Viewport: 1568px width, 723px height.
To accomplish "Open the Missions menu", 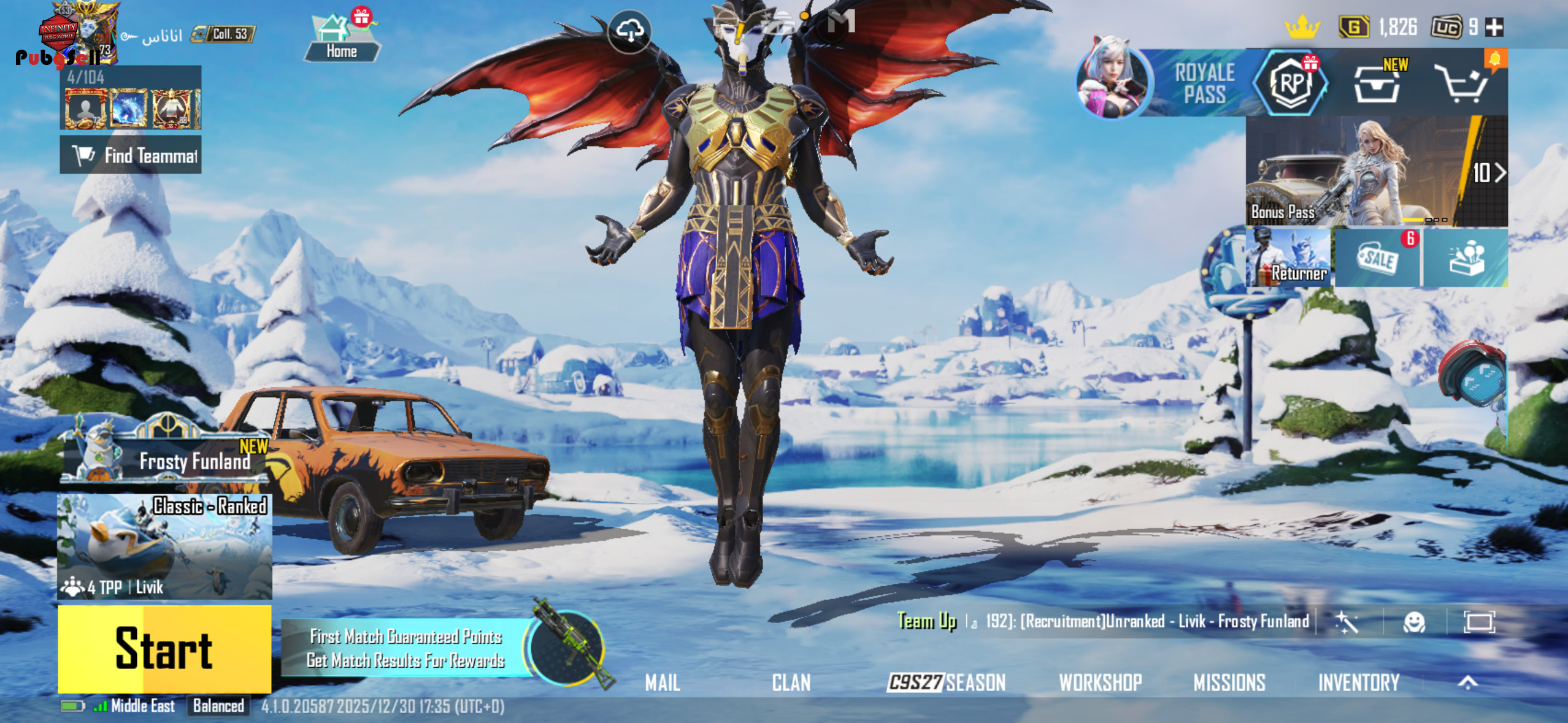I will (x=1229, y=683).
